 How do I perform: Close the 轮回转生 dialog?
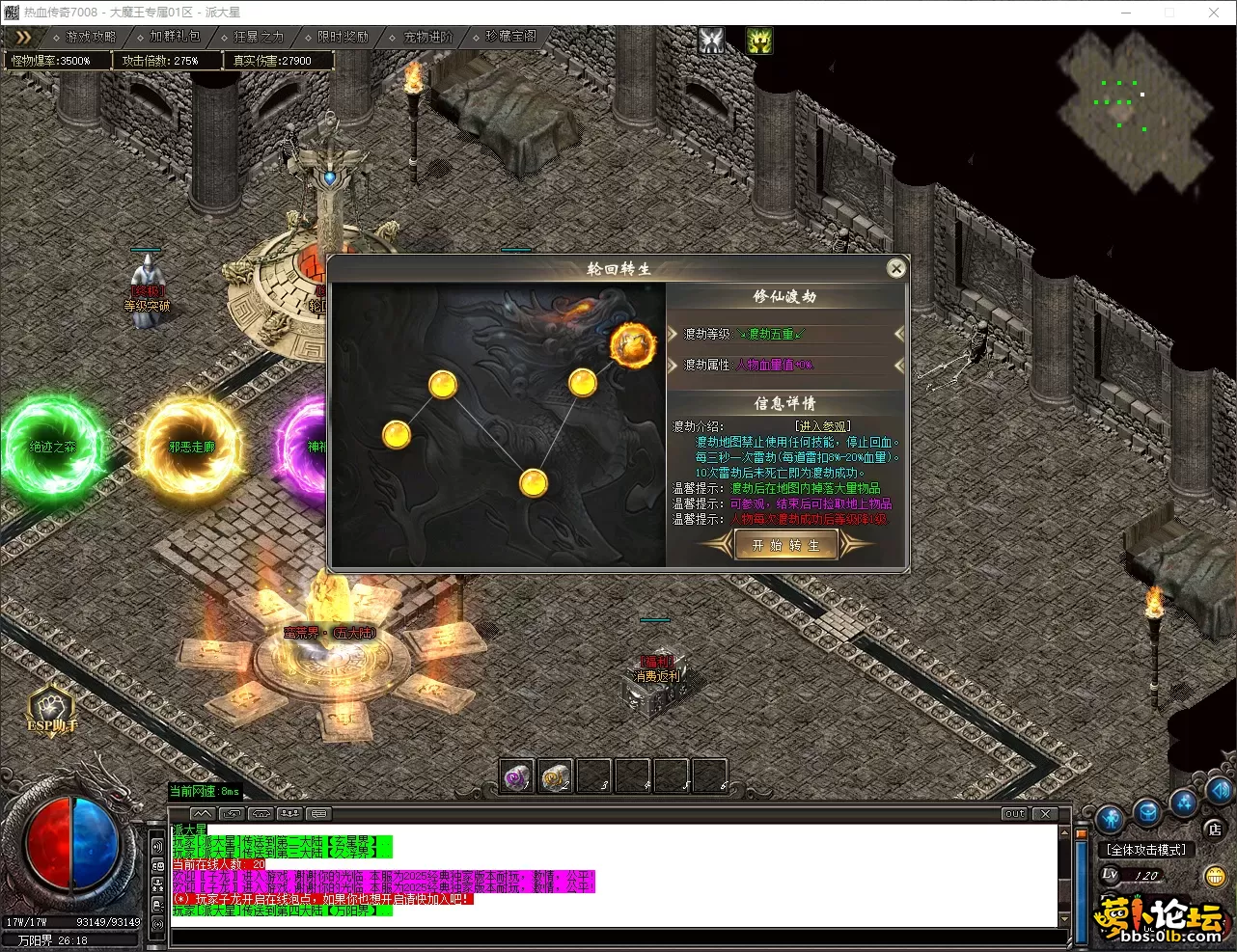(896, 268)
